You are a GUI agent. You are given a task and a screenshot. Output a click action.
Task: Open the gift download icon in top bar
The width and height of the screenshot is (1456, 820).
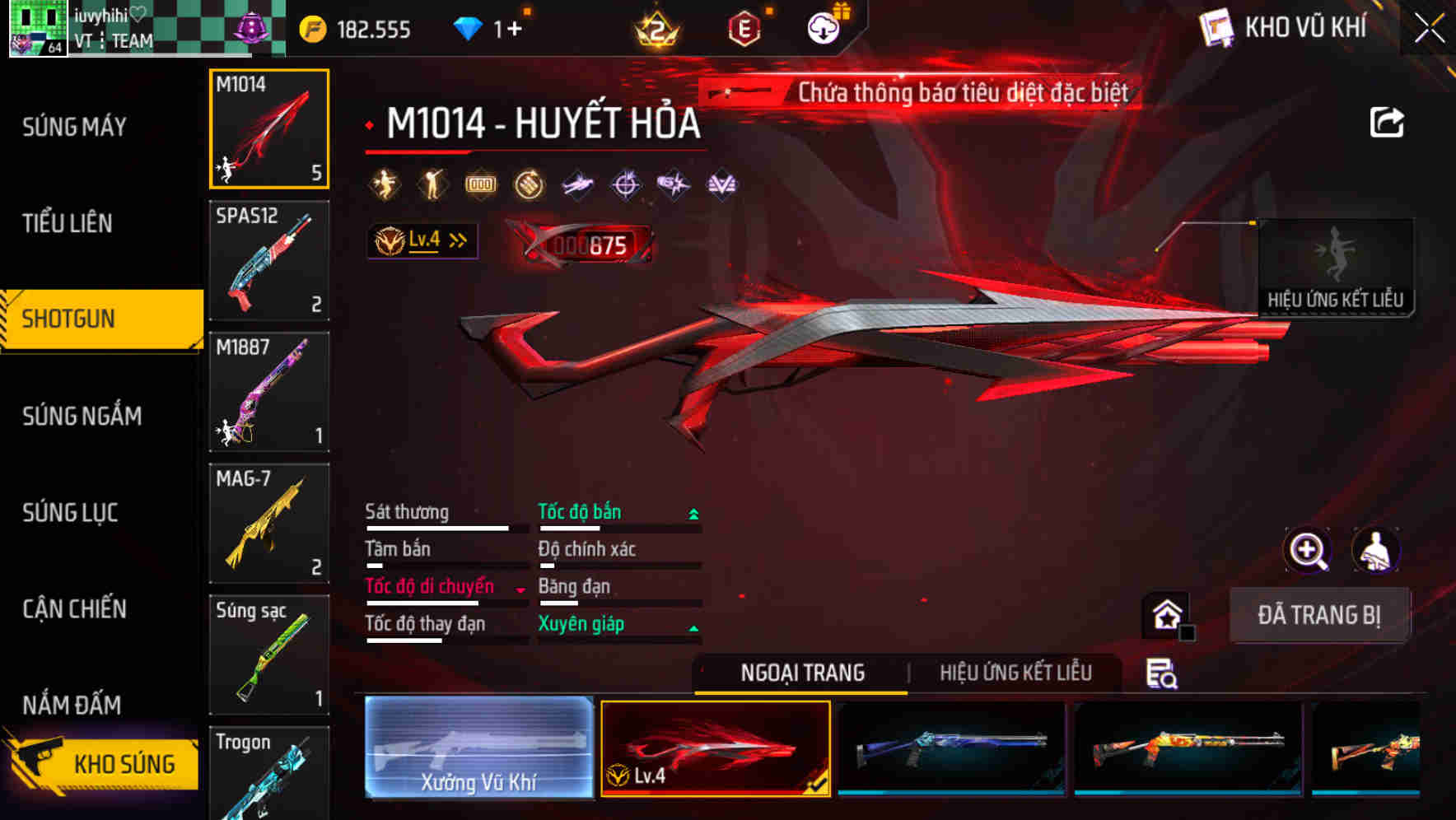[821, 26]
